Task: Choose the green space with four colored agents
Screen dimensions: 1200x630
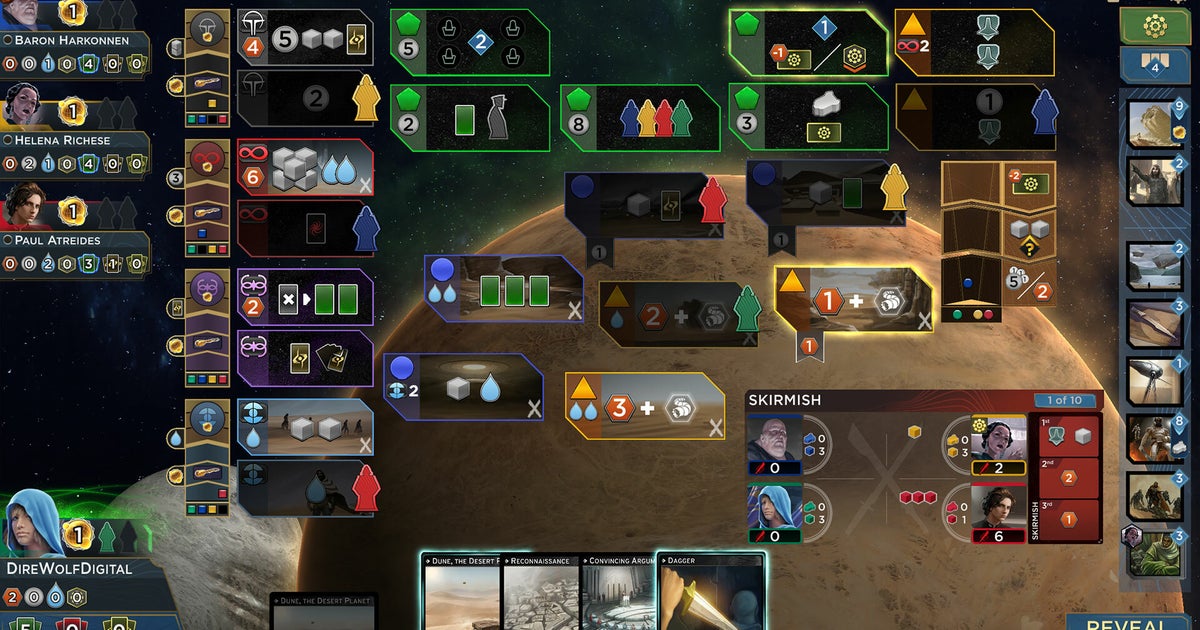Action: coord(640,117)
